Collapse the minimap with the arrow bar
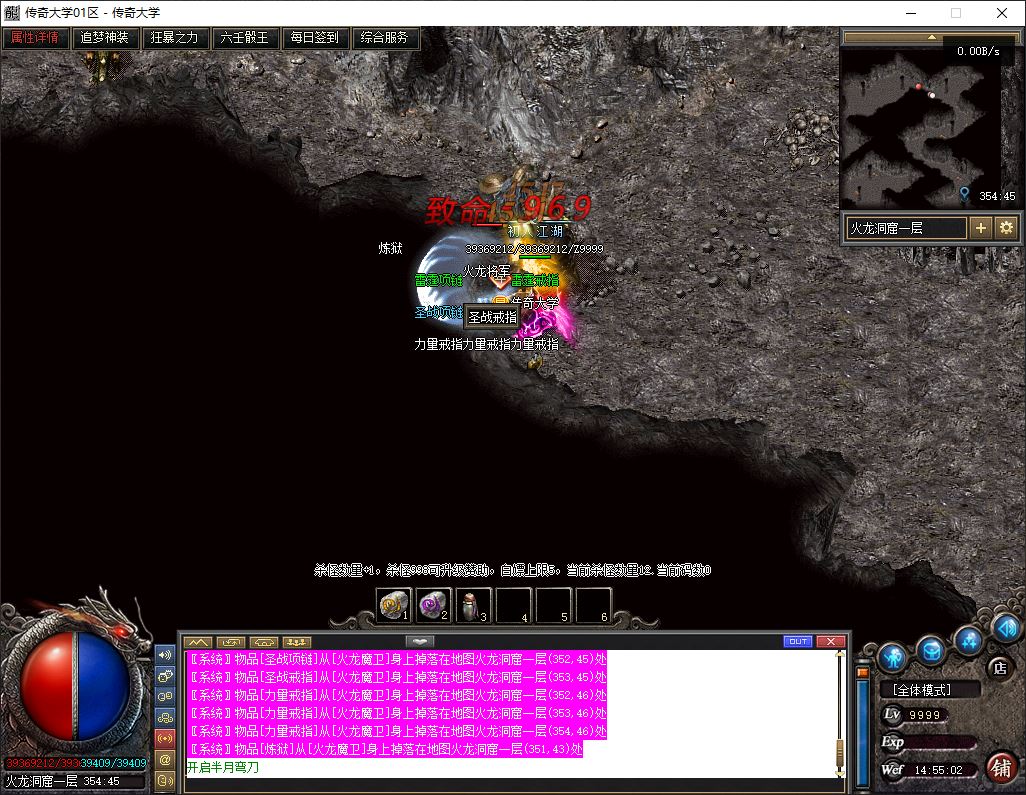Image resolution: width=1026 pixels, height=795 pixels. pyautogui.click(x=931, y=37)
